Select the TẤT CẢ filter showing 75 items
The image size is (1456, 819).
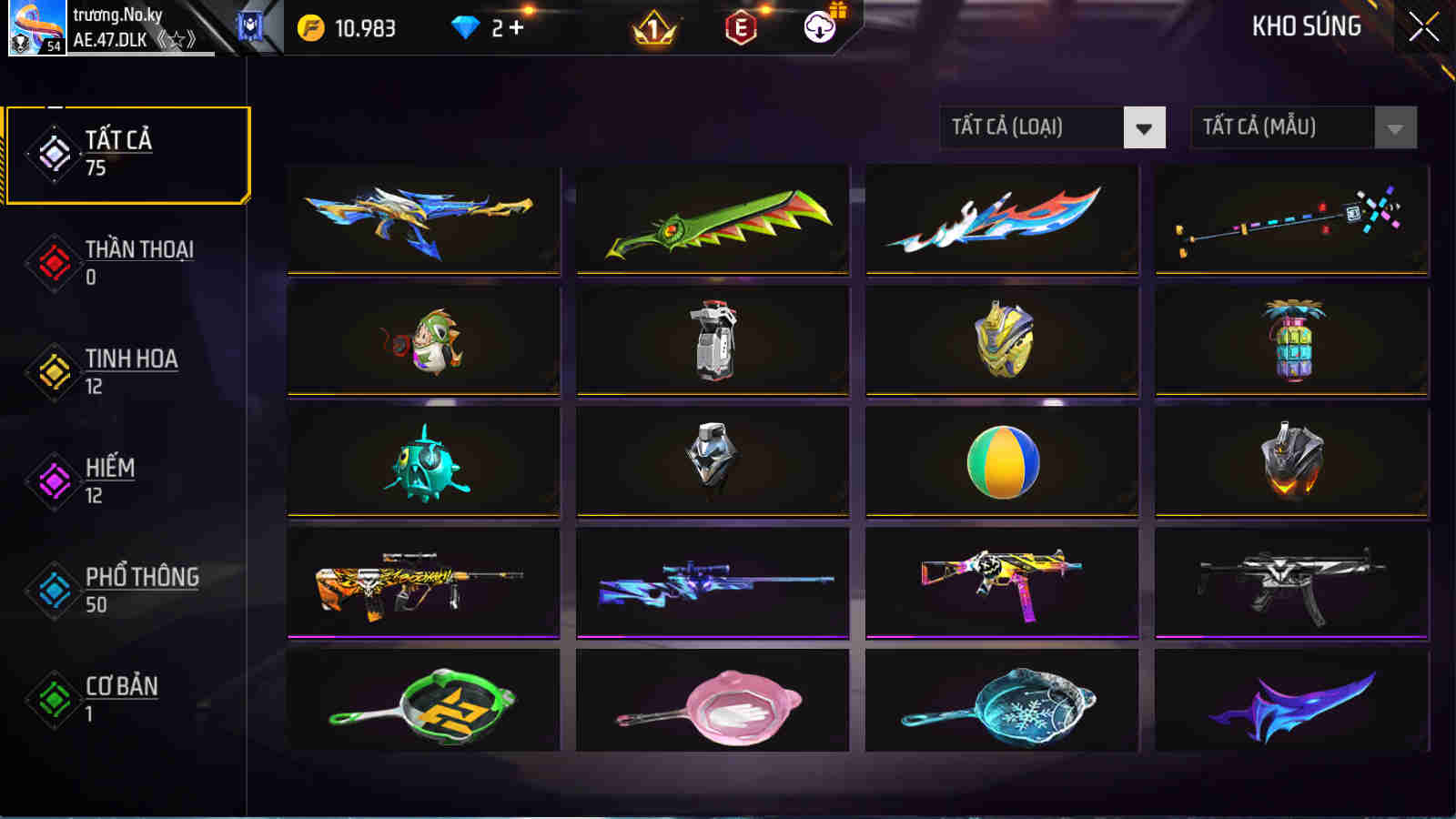(x=127, y=153)
